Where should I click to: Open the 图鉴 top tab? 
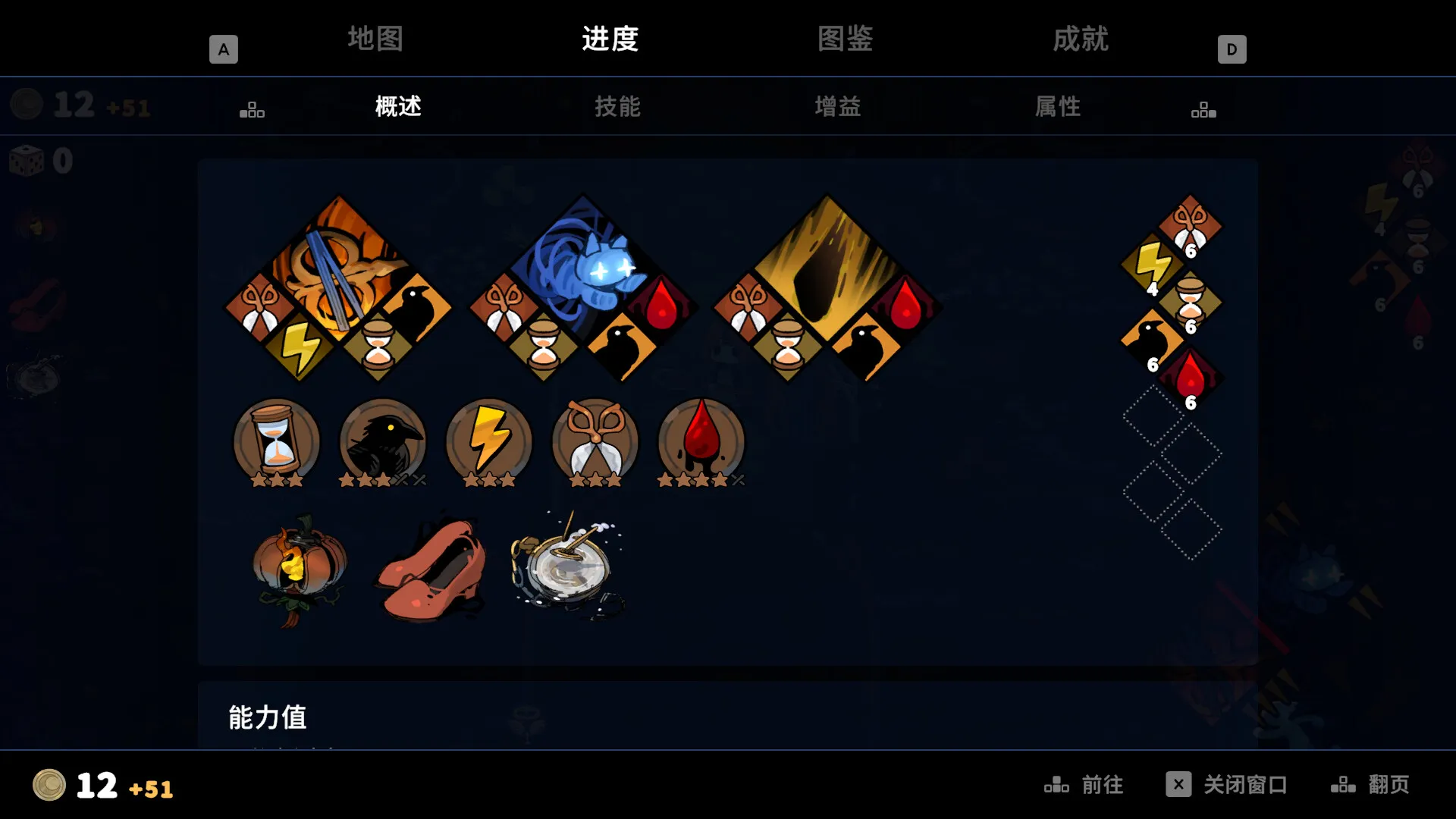coord(844,39)
